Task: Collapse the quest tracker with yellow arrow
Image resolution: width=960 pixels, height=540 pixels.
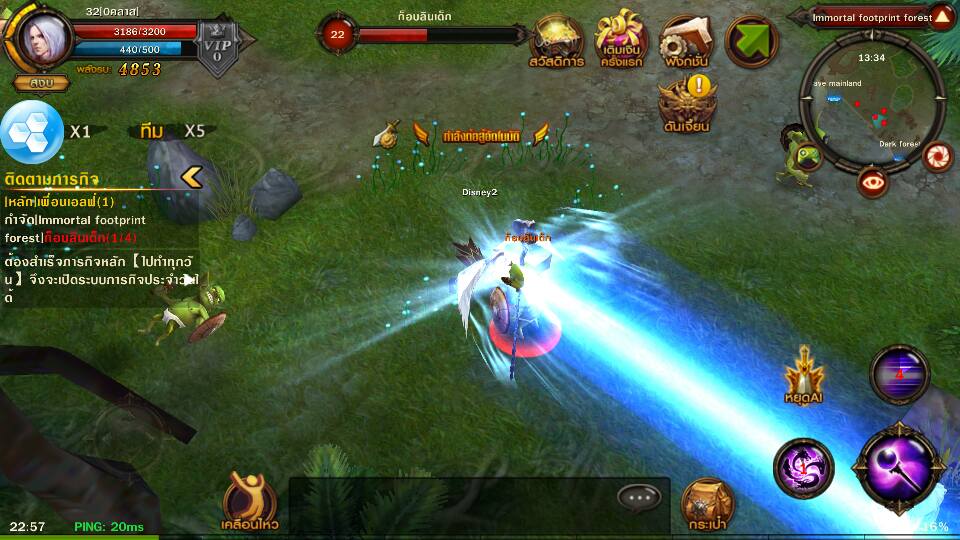Action: point(191,178)
